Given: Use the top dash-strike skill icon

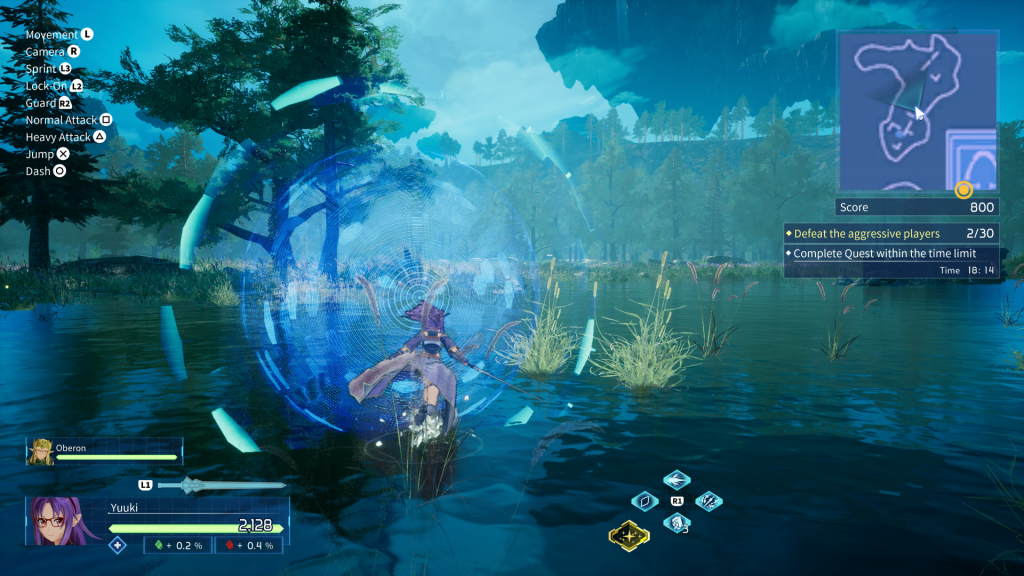Looking at the screenshot, I should pos(677,480).
